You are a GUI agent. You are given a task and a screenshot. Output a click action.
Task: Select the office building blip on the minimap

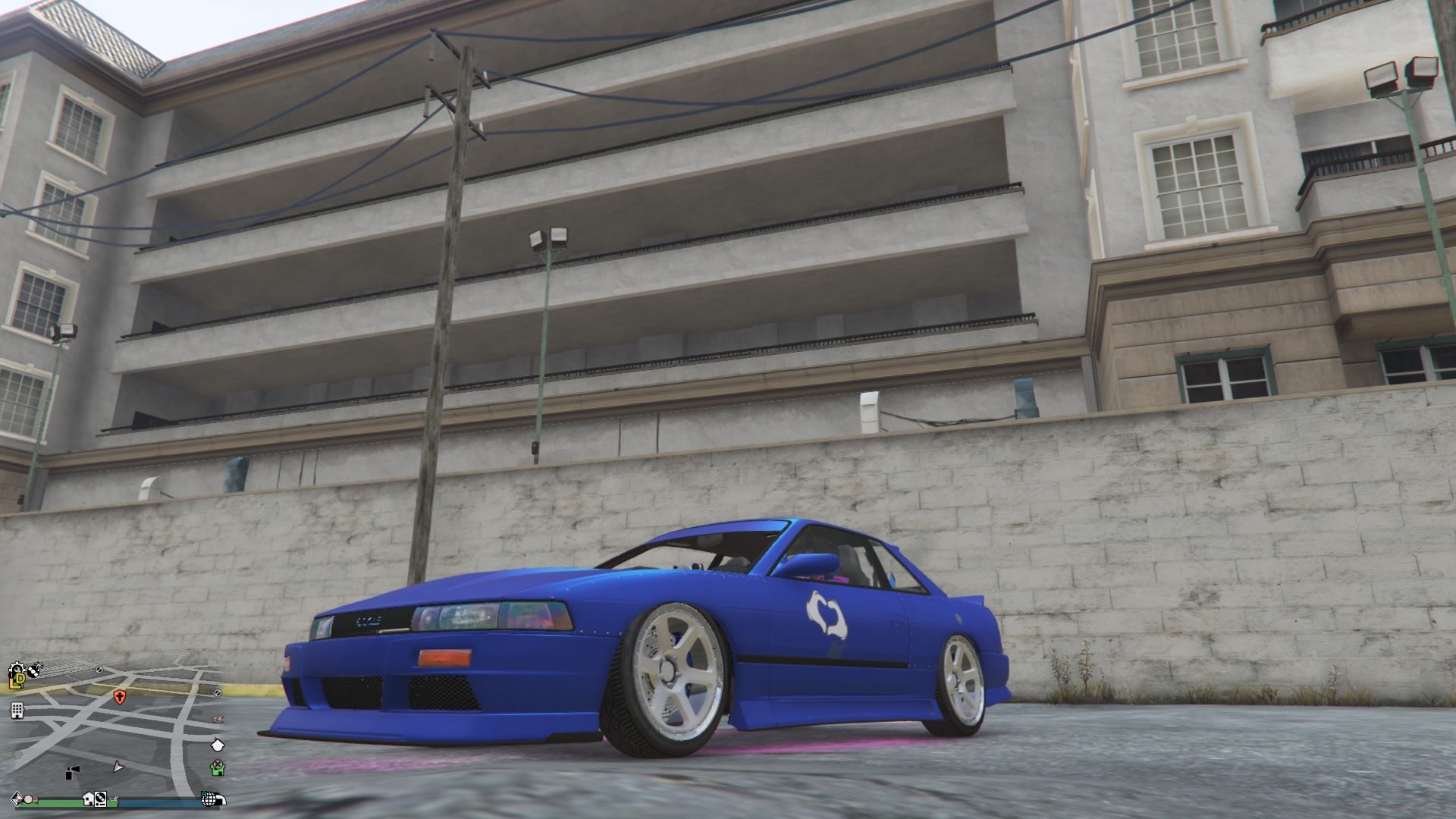coord(17,711)
